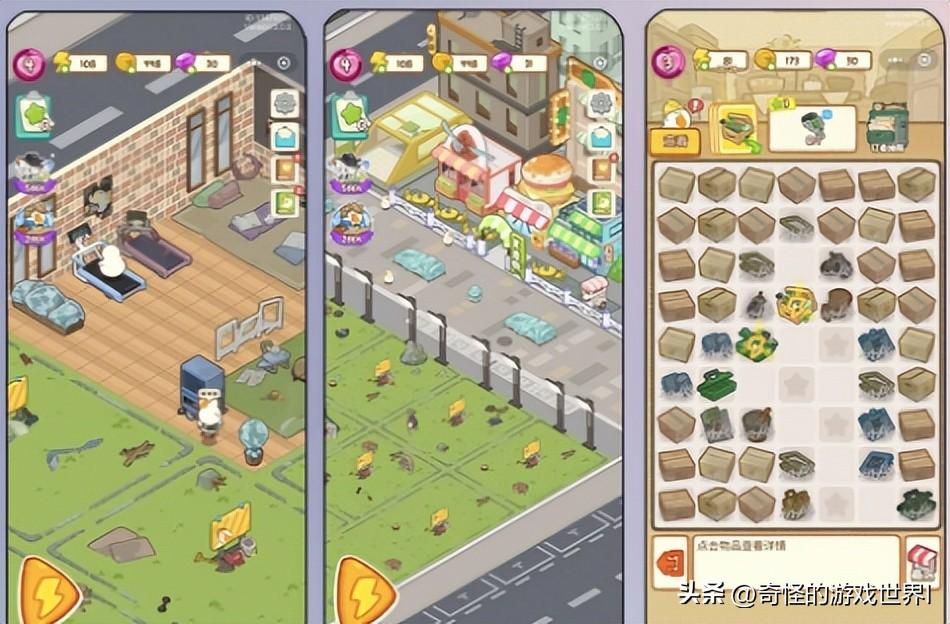Open the green book icon on the street view screen
950x624 pixels.
tap(601, 203)
